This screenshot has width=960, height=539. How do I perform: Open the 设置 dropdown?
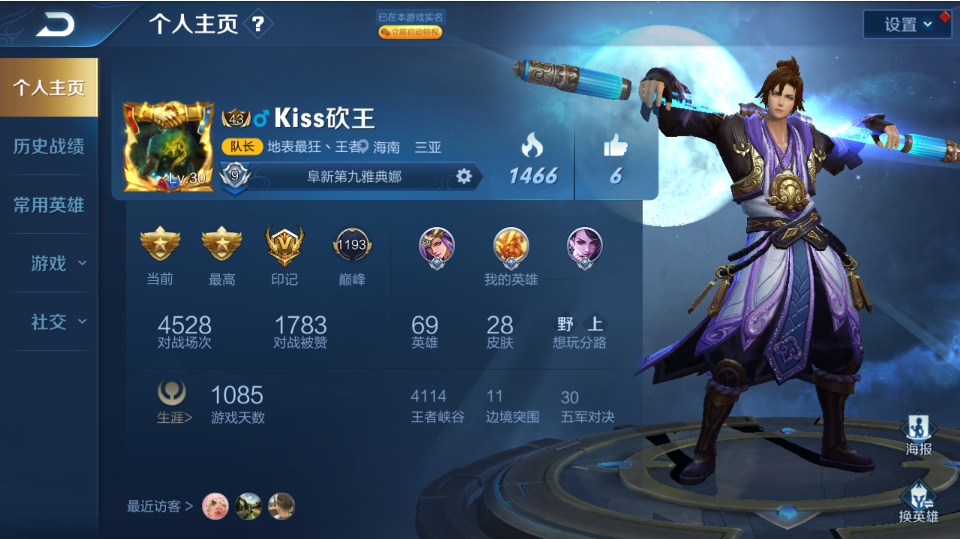point(906,24)
